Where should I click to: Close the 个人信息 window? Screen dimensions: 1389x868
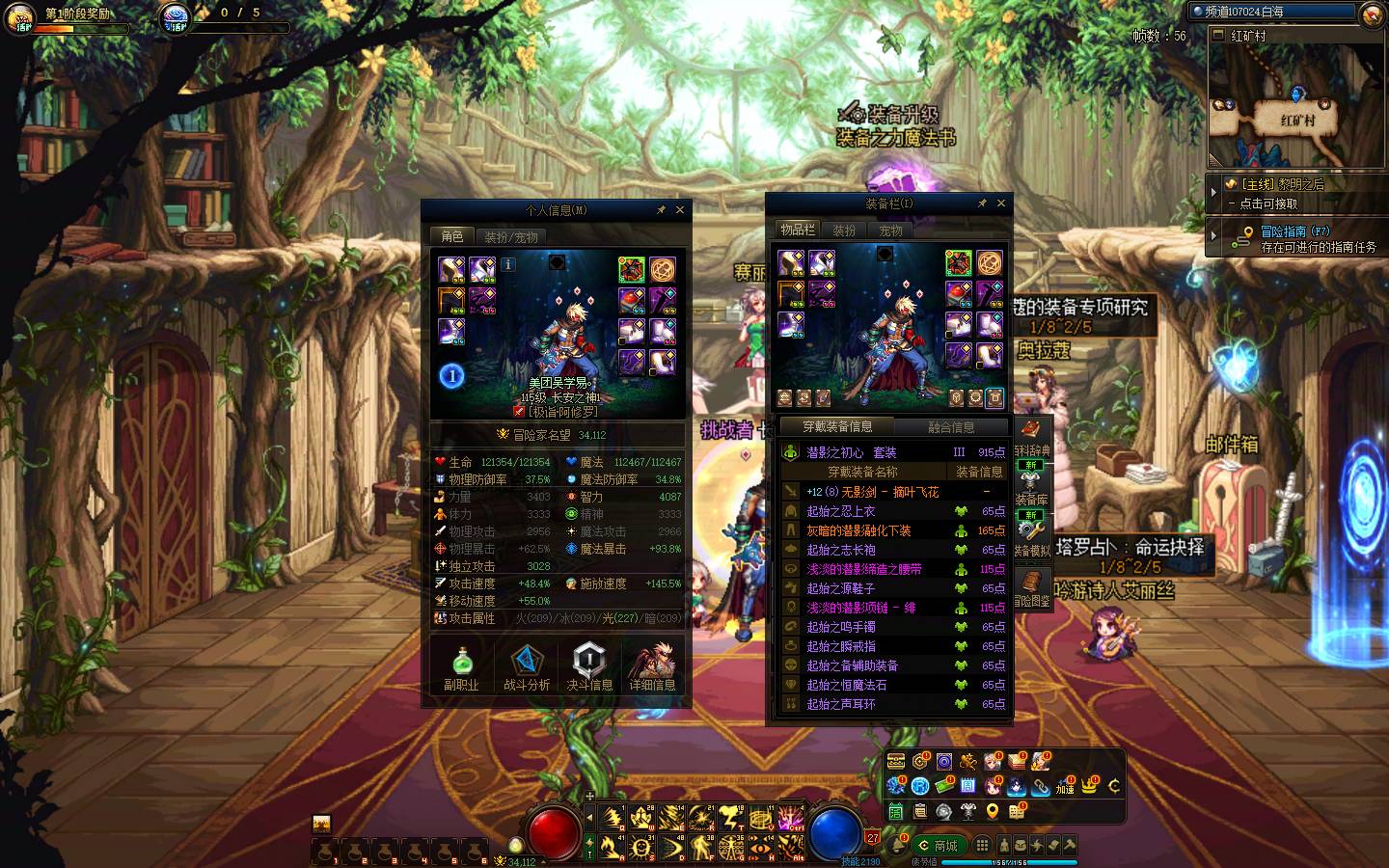point(680,209)
